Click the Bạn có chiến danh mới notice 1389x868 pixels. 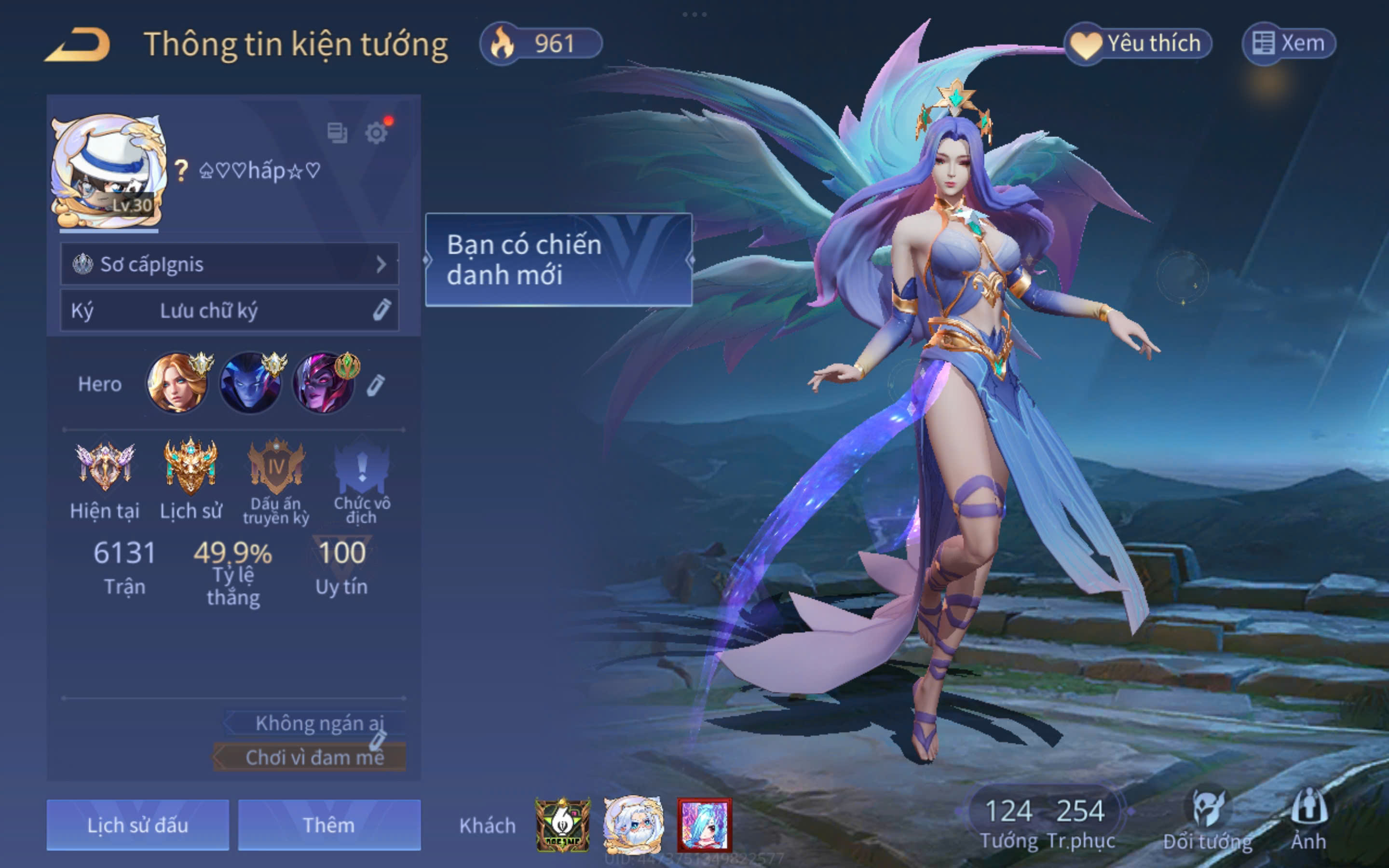[558, 259]
